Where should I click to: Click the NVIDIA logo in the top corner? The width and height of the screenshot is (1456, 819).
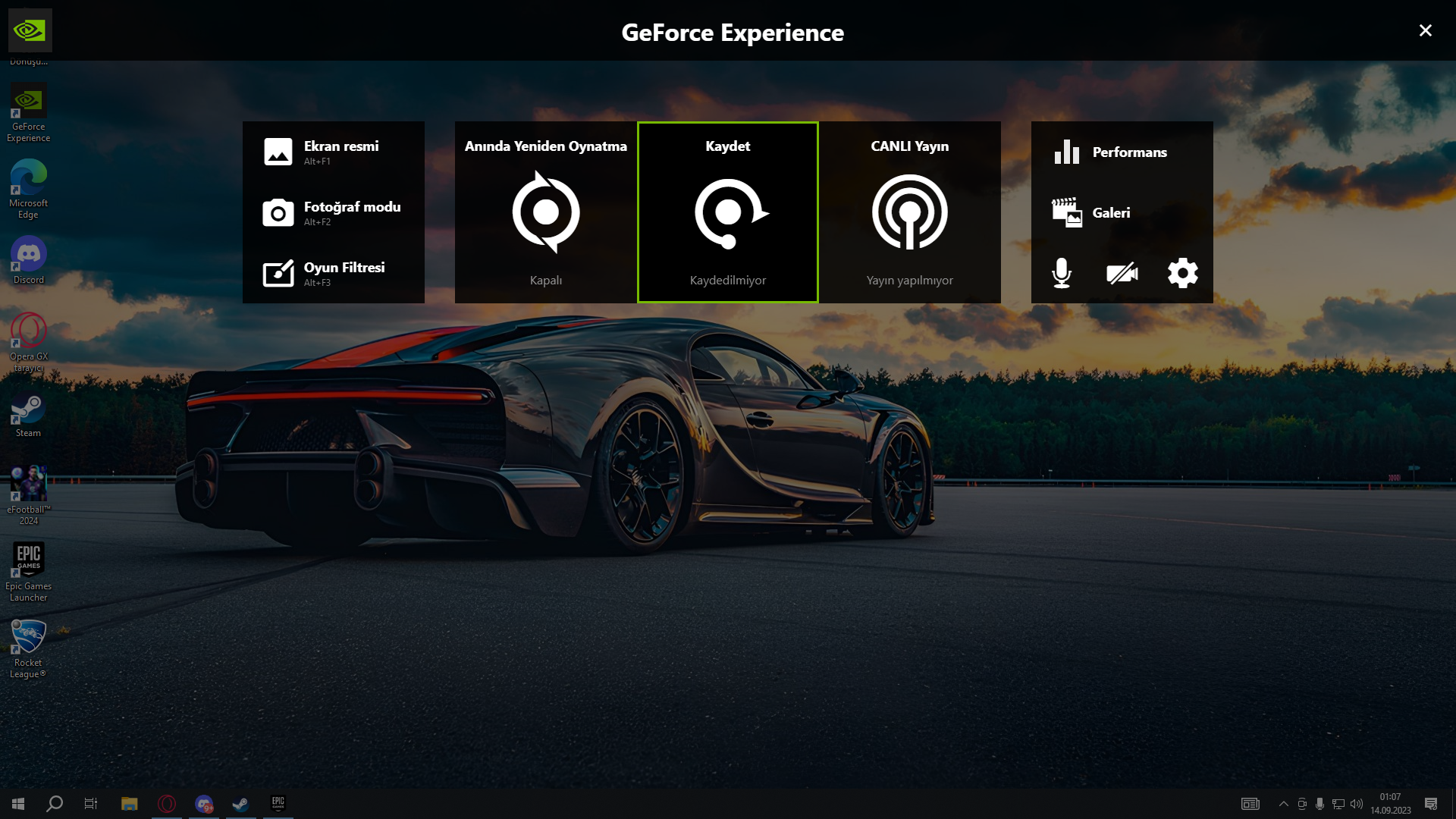[30, 30]
